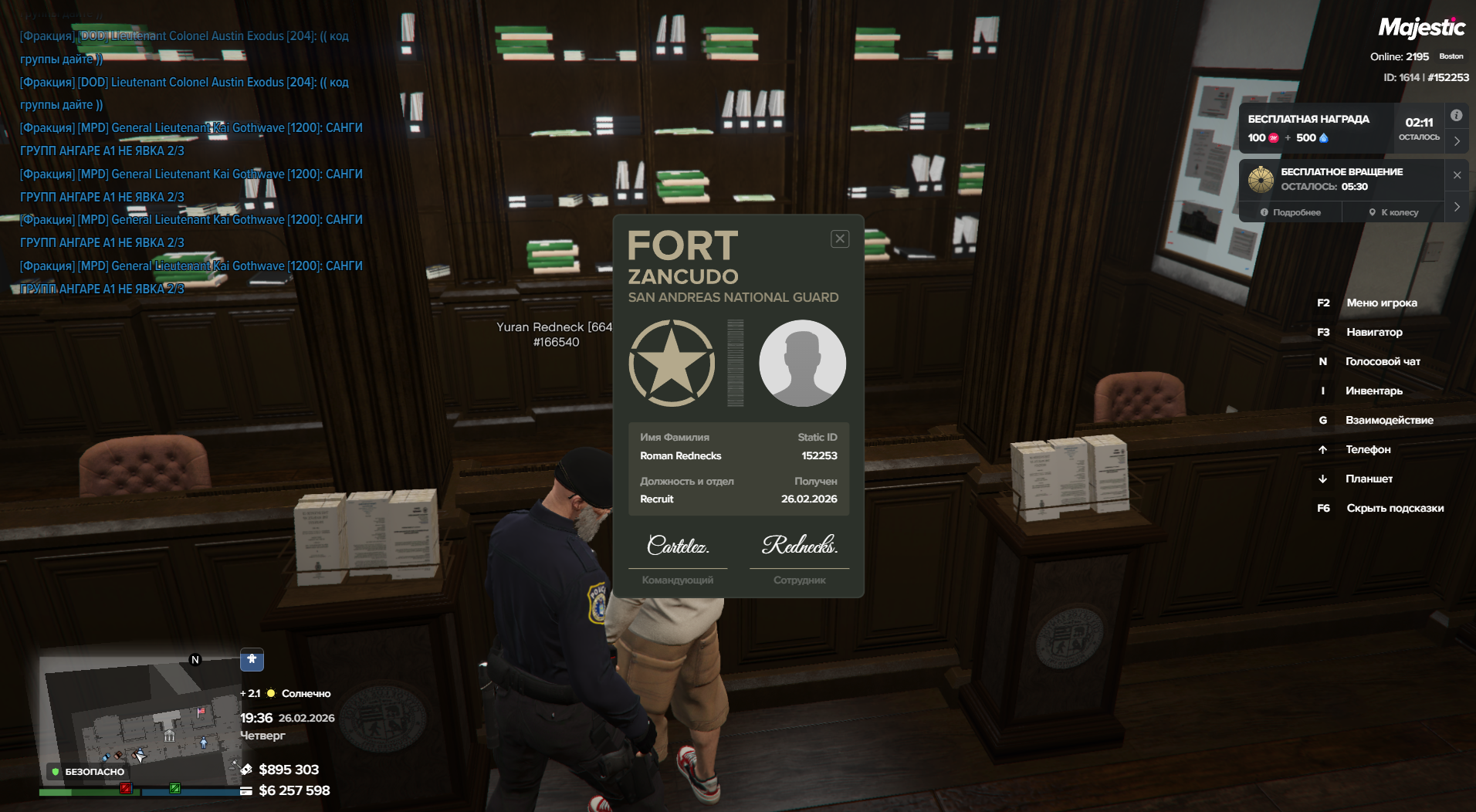This screenshot has width=1476, height=812.
Task: Close the Fort Zancudo ID card
Action: [x=840, y=239]
